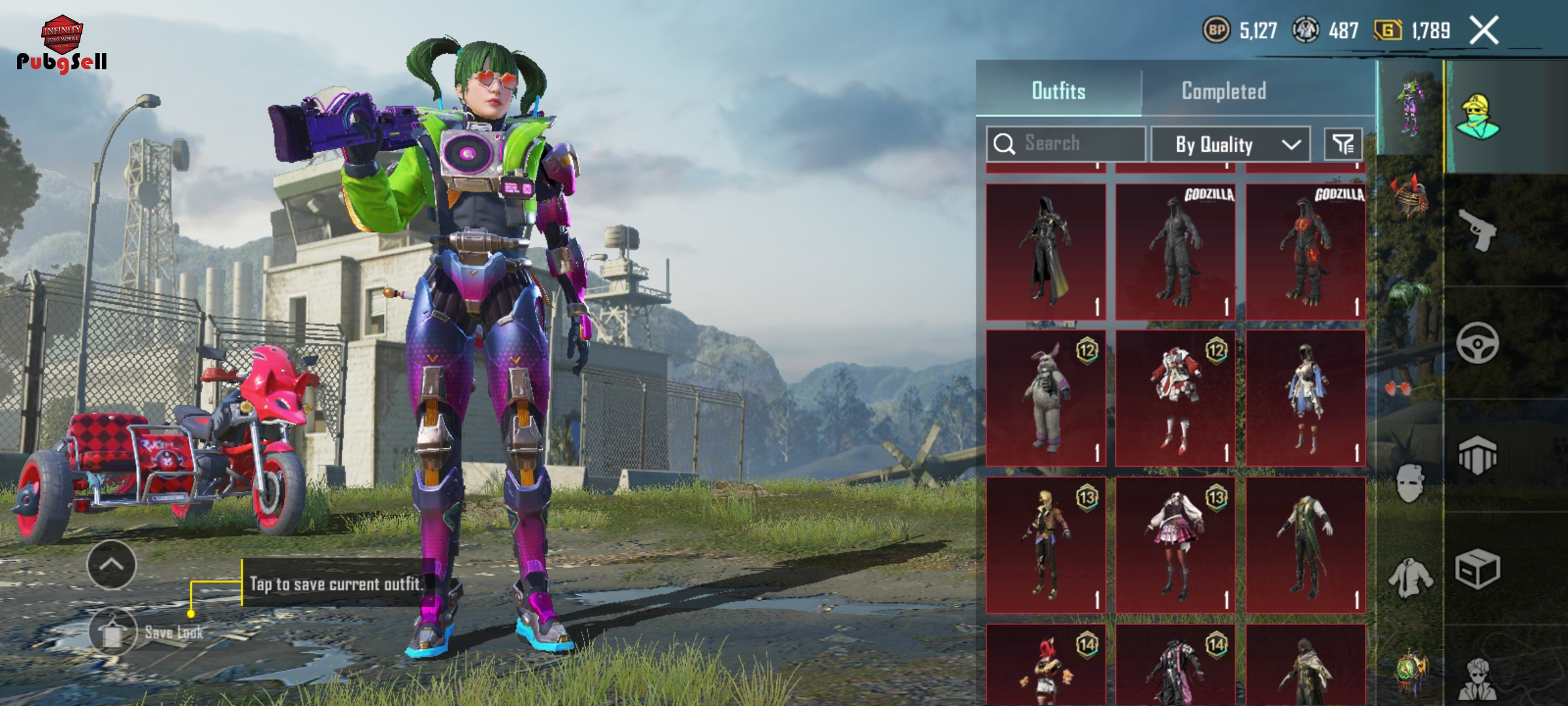Choose the black hooded cloak outfit

click(x=1045, y=252)
